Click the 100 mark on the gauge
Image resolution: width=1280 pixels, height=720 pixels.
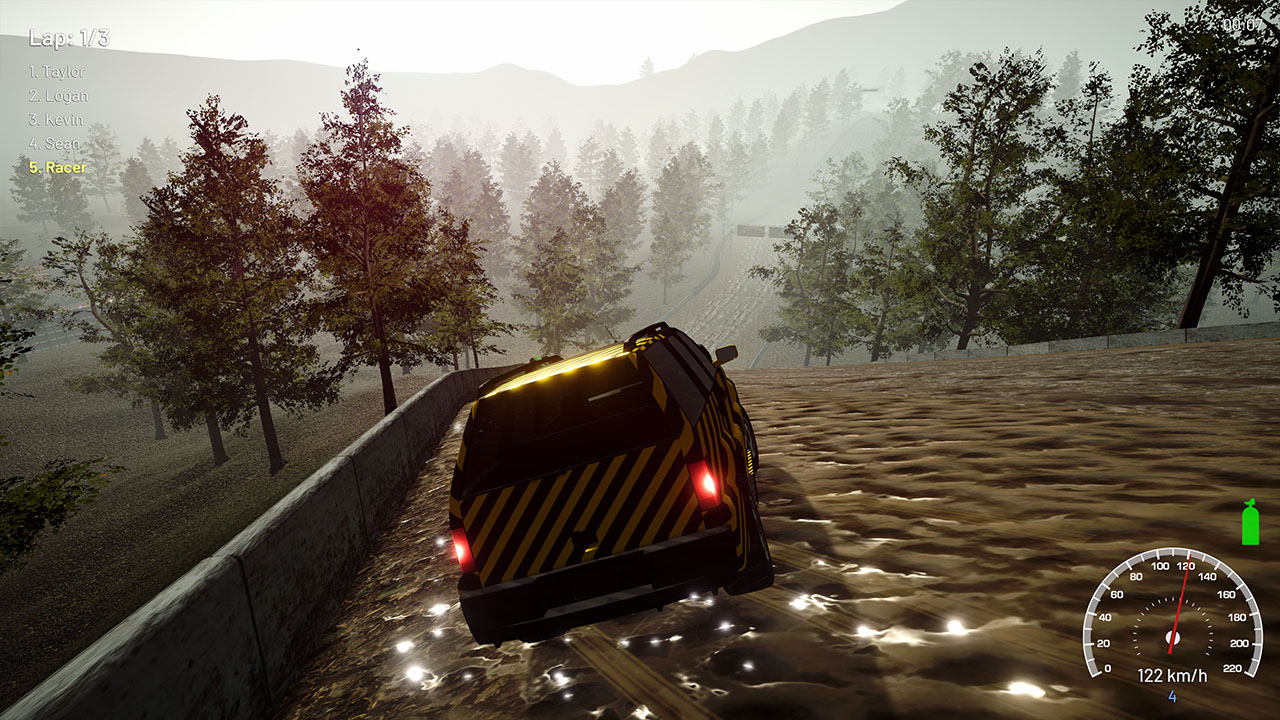[x=1160, y=567]
